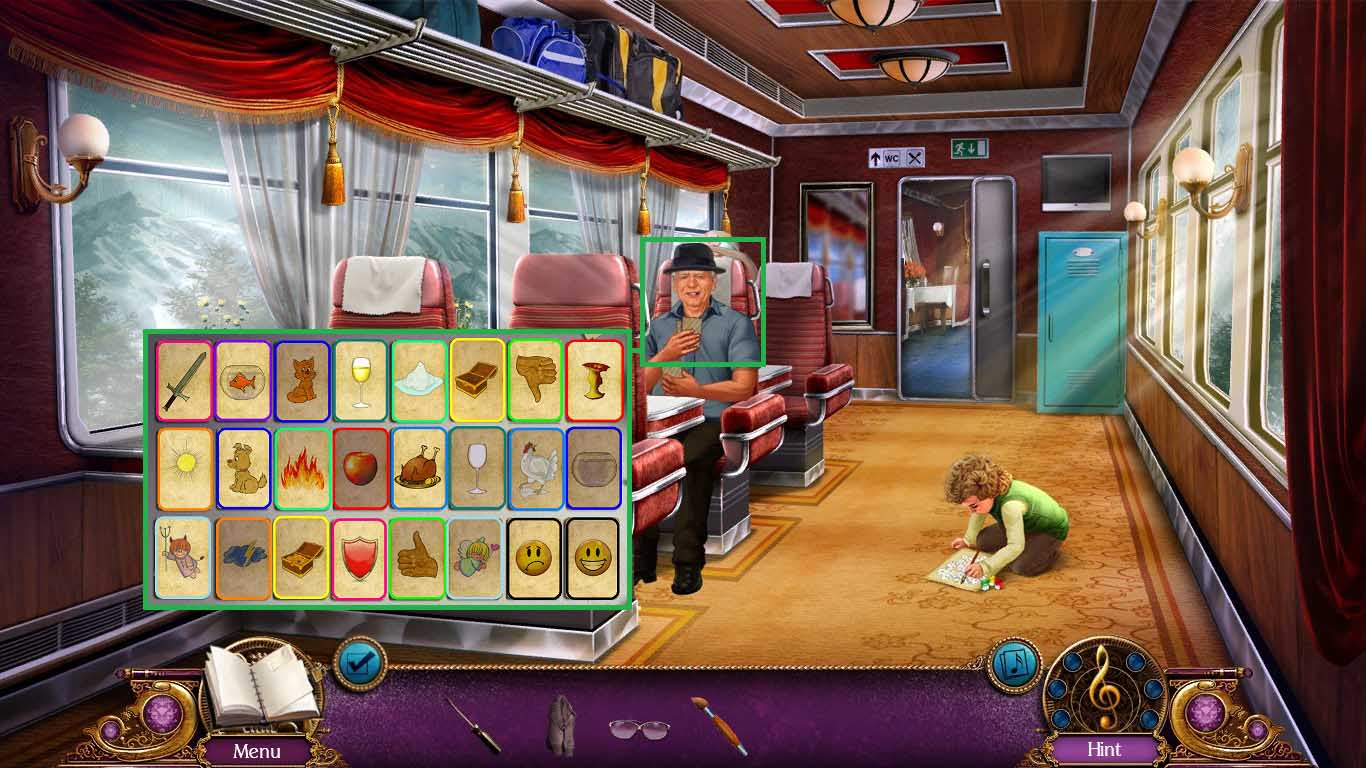Open the journal book
Image resolution: width=1366 pixels, height=768 pixels.
click(261, 689)
